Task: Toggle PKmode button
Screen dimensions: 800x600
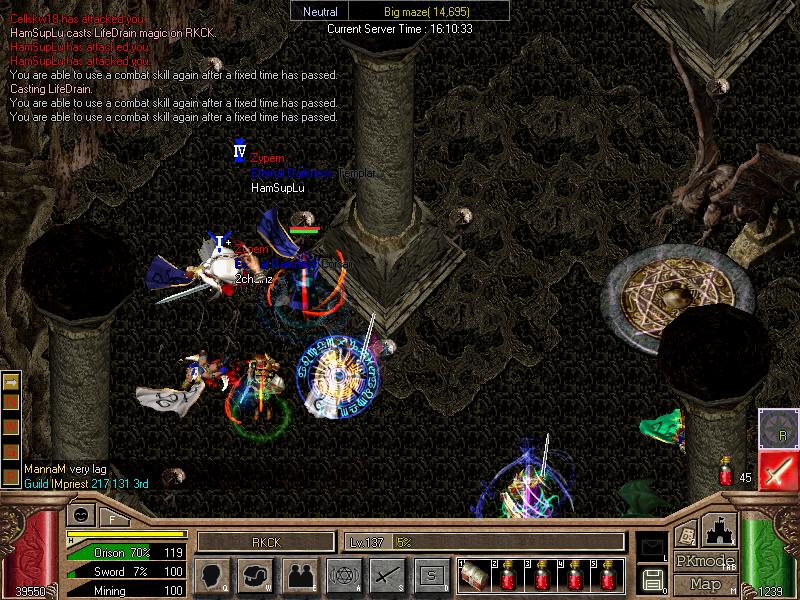Action: tap(706, 561)
